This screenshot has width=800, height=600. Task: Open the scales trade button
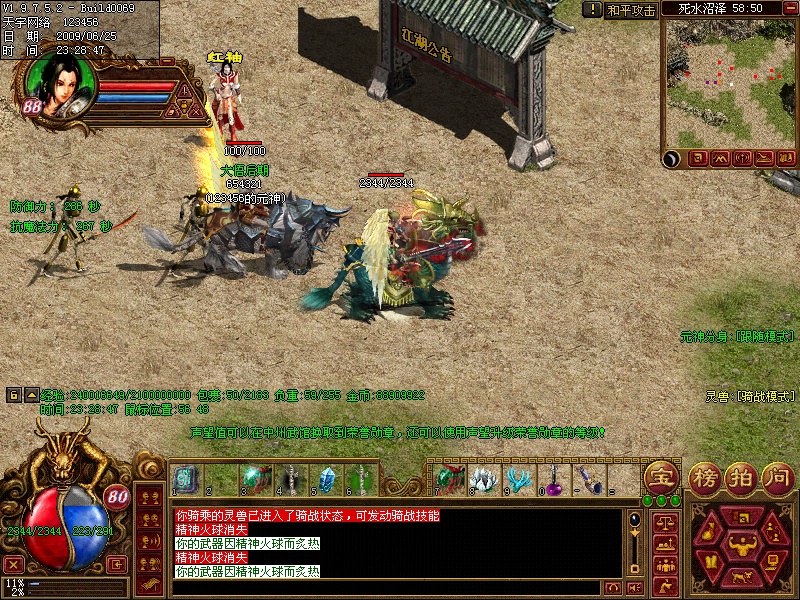(663, 522)
